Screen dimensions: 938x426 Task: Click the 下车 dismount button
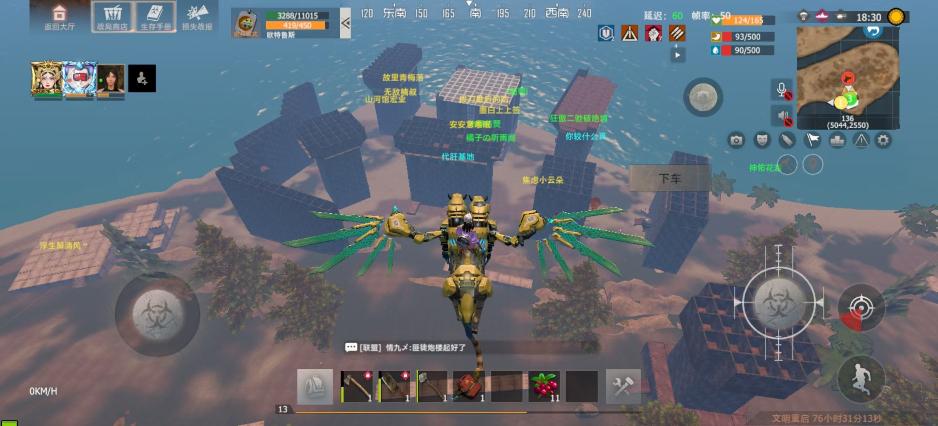[669, 179]
